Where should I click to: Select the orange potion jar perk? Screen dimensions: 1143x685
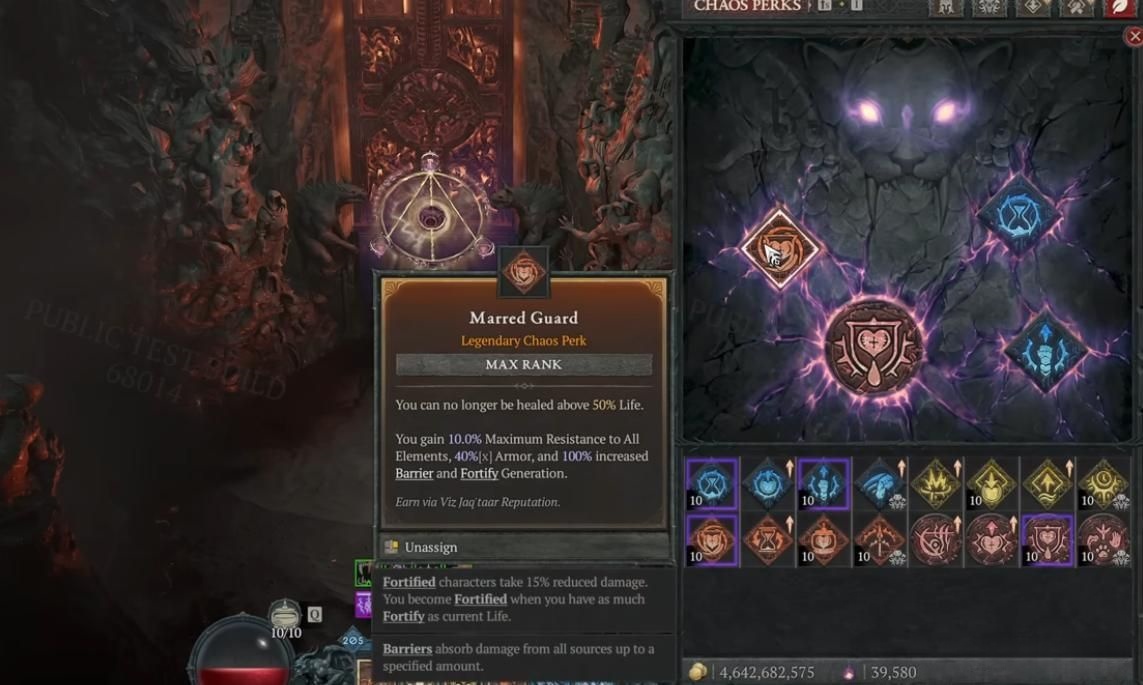click(823, 540)
